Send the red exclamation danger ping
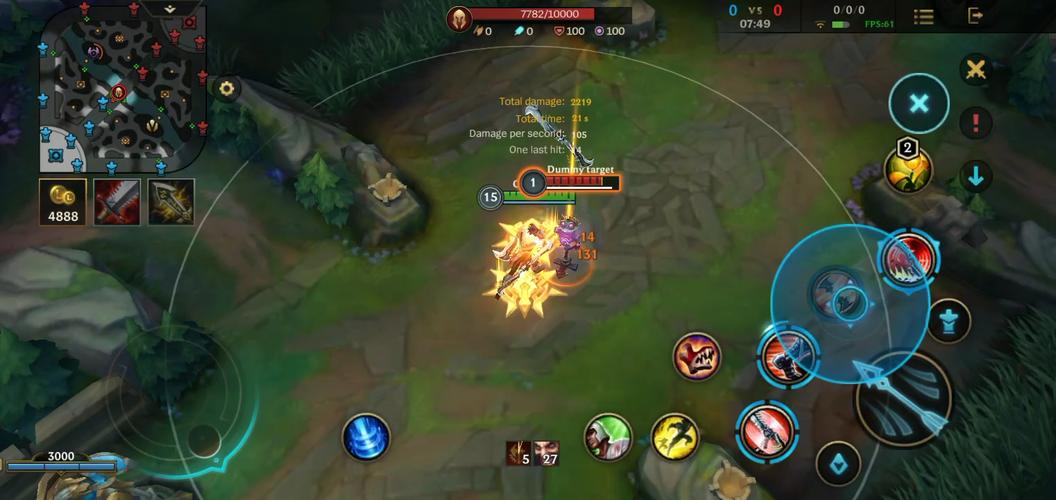1056x500 pixels. pos(975,123)
